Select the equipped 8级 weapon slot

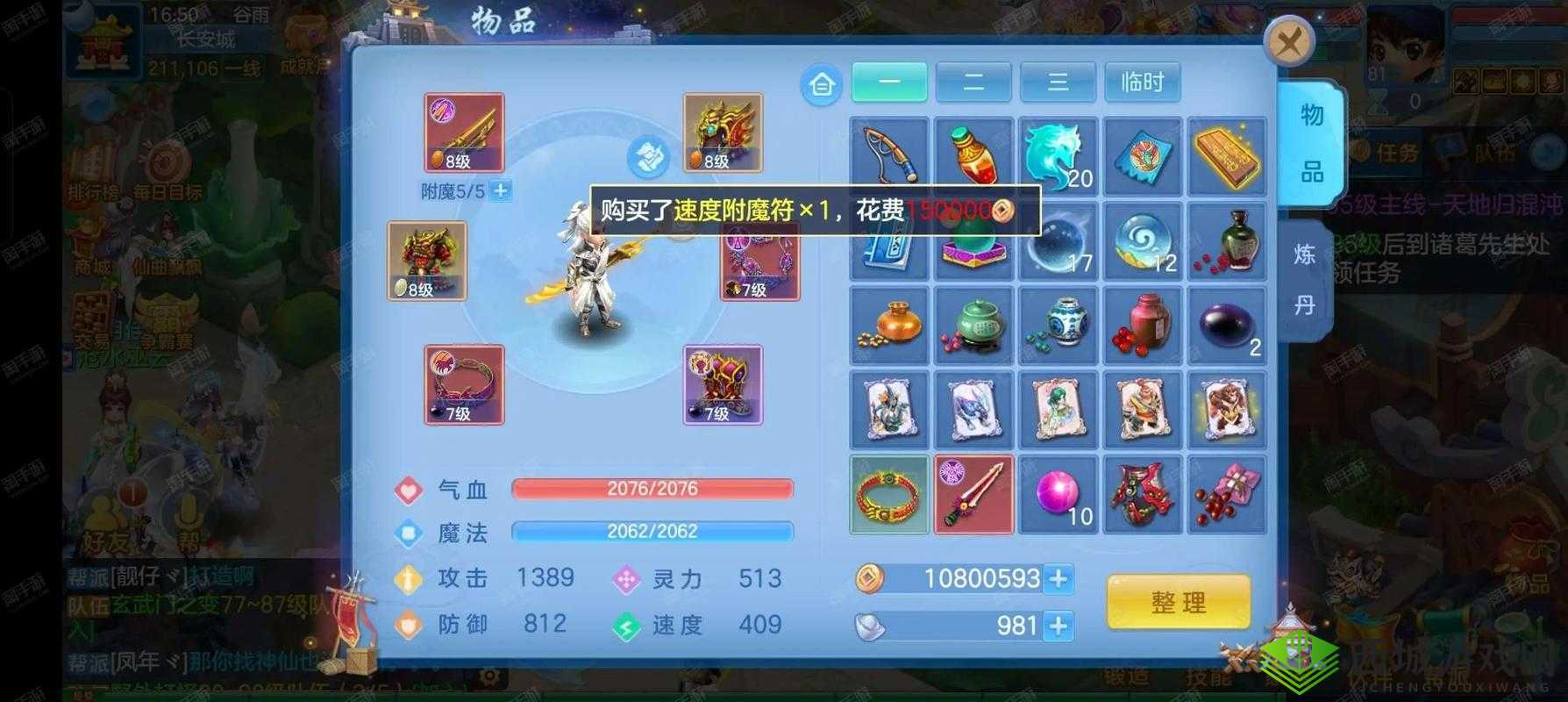tap(463, 132)
